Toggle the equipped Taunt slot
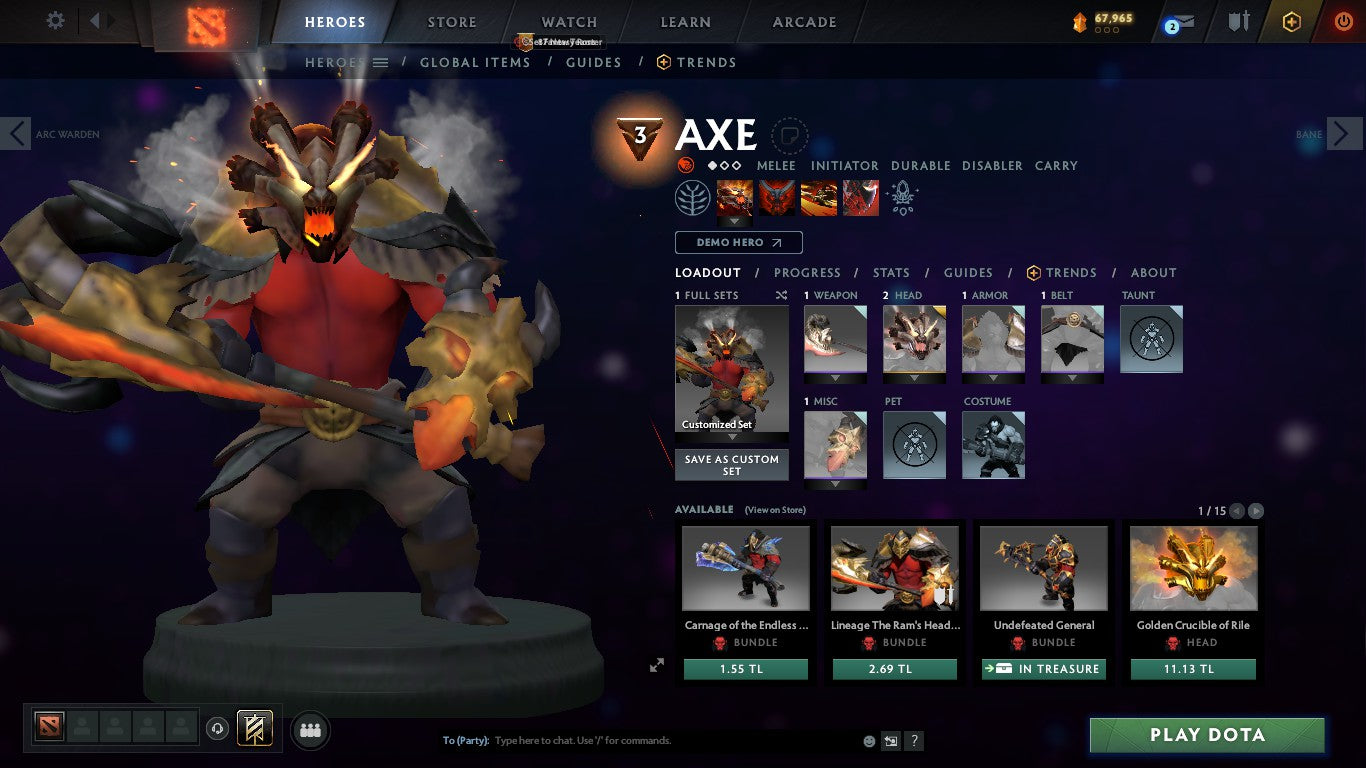This screenshot has height=768, width=1366. pos(1151,339)
